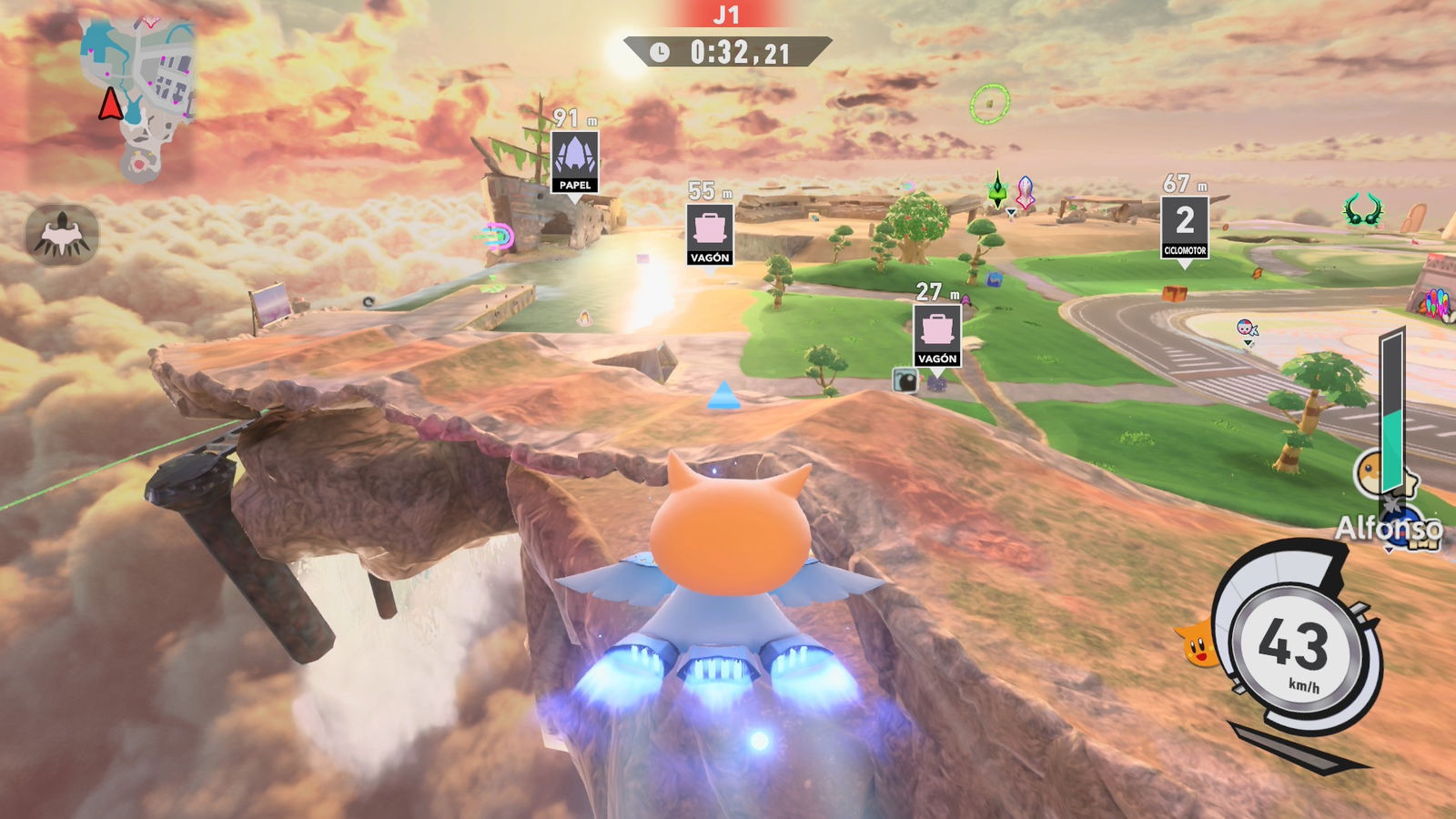
Task: Click the winged machine silhouette icon below the minimap
Action: (59, 234)
